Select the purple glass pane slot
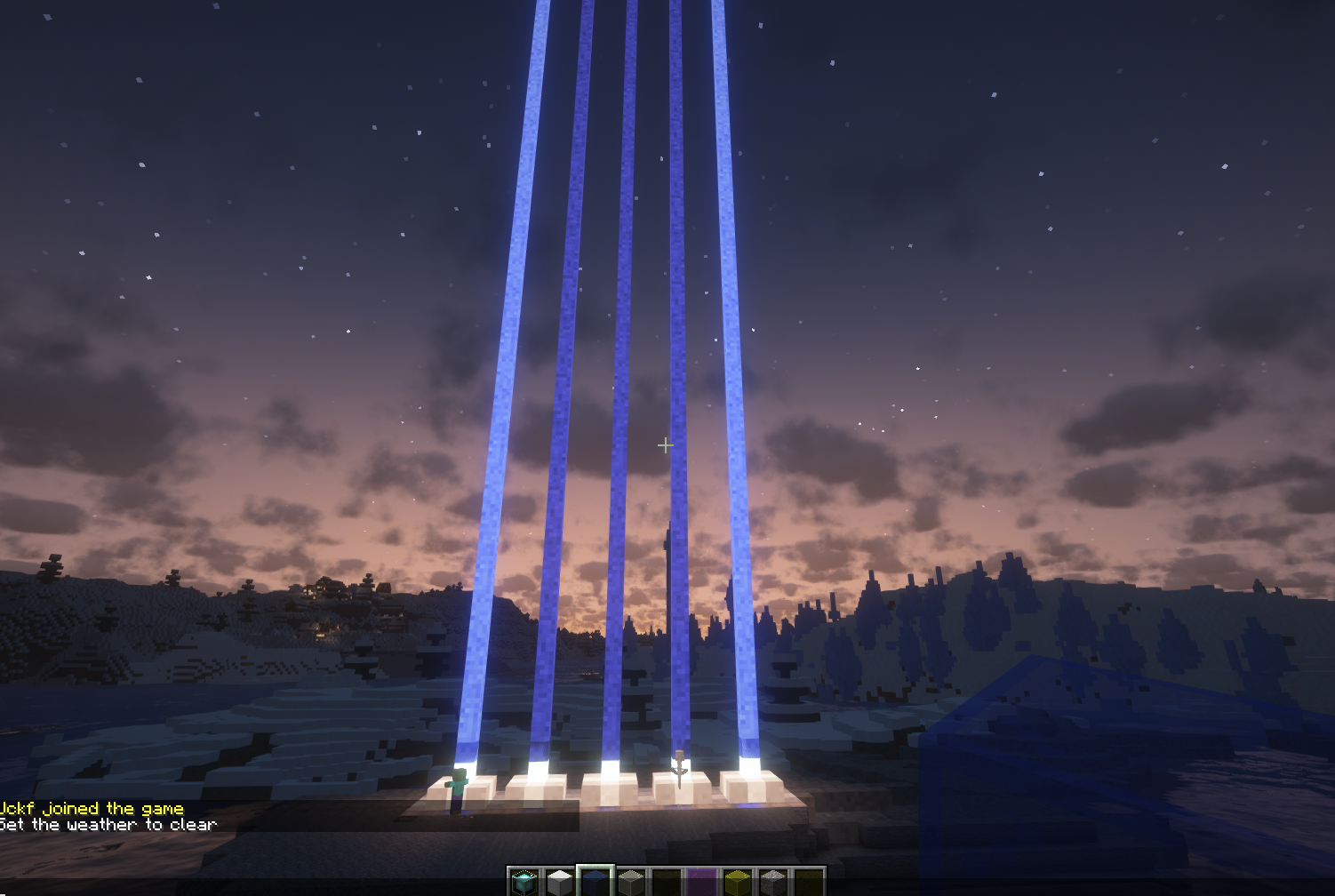The width and height of the screenshot is (1335, 896). click(x=702, y=882)
